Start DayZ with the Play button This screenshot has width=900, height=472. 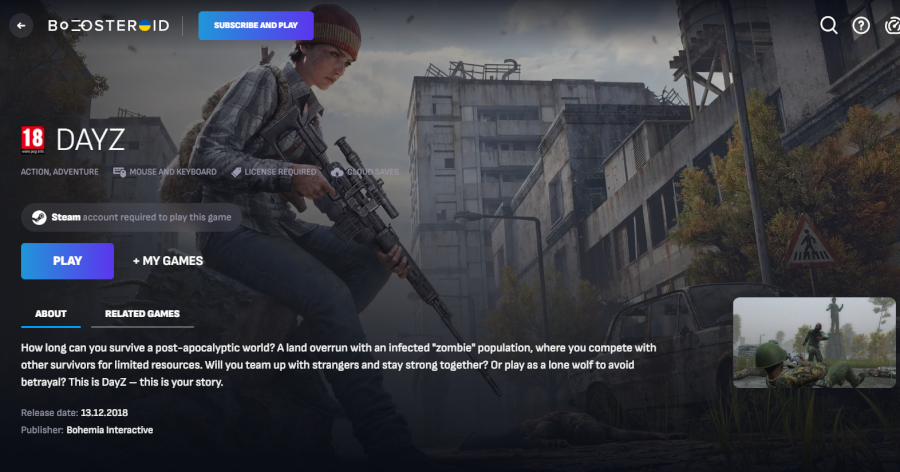click(x=67, y=261)
